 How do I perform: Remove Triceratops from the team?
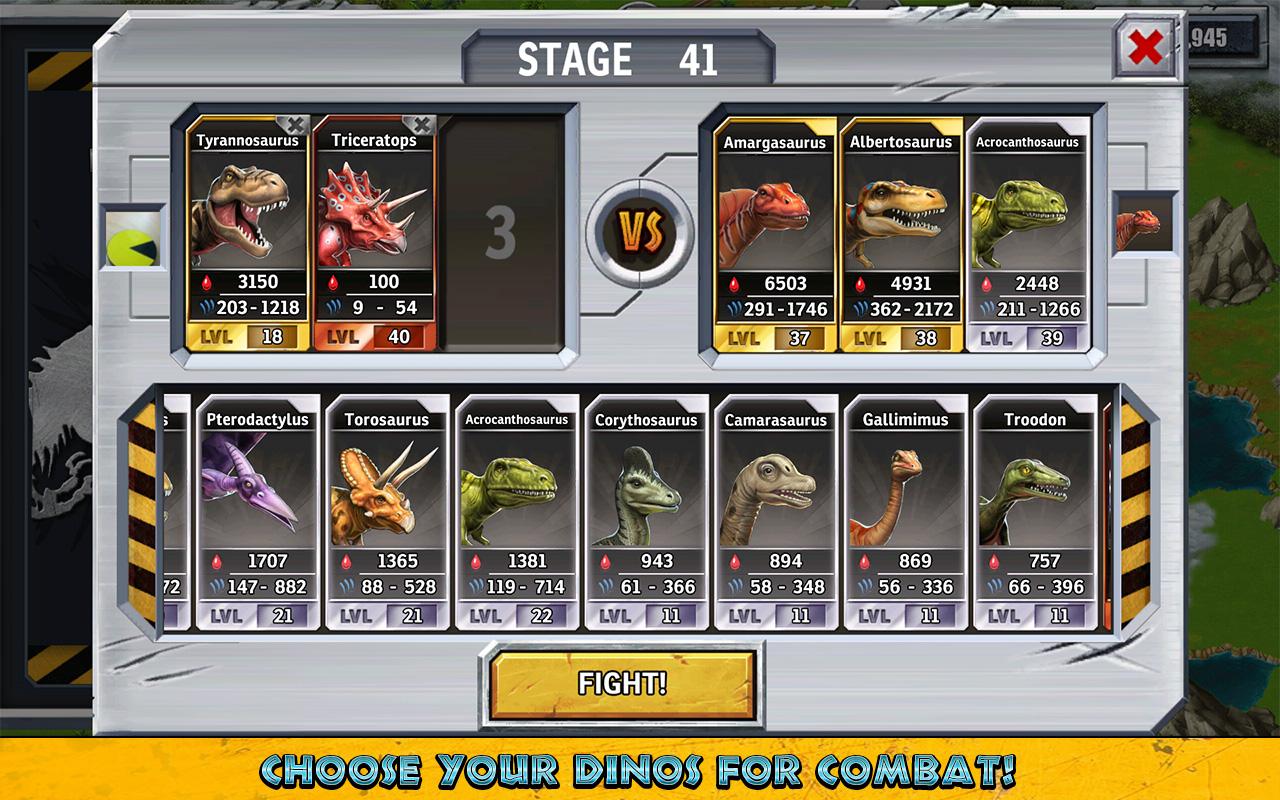click(x=422, y=125)
